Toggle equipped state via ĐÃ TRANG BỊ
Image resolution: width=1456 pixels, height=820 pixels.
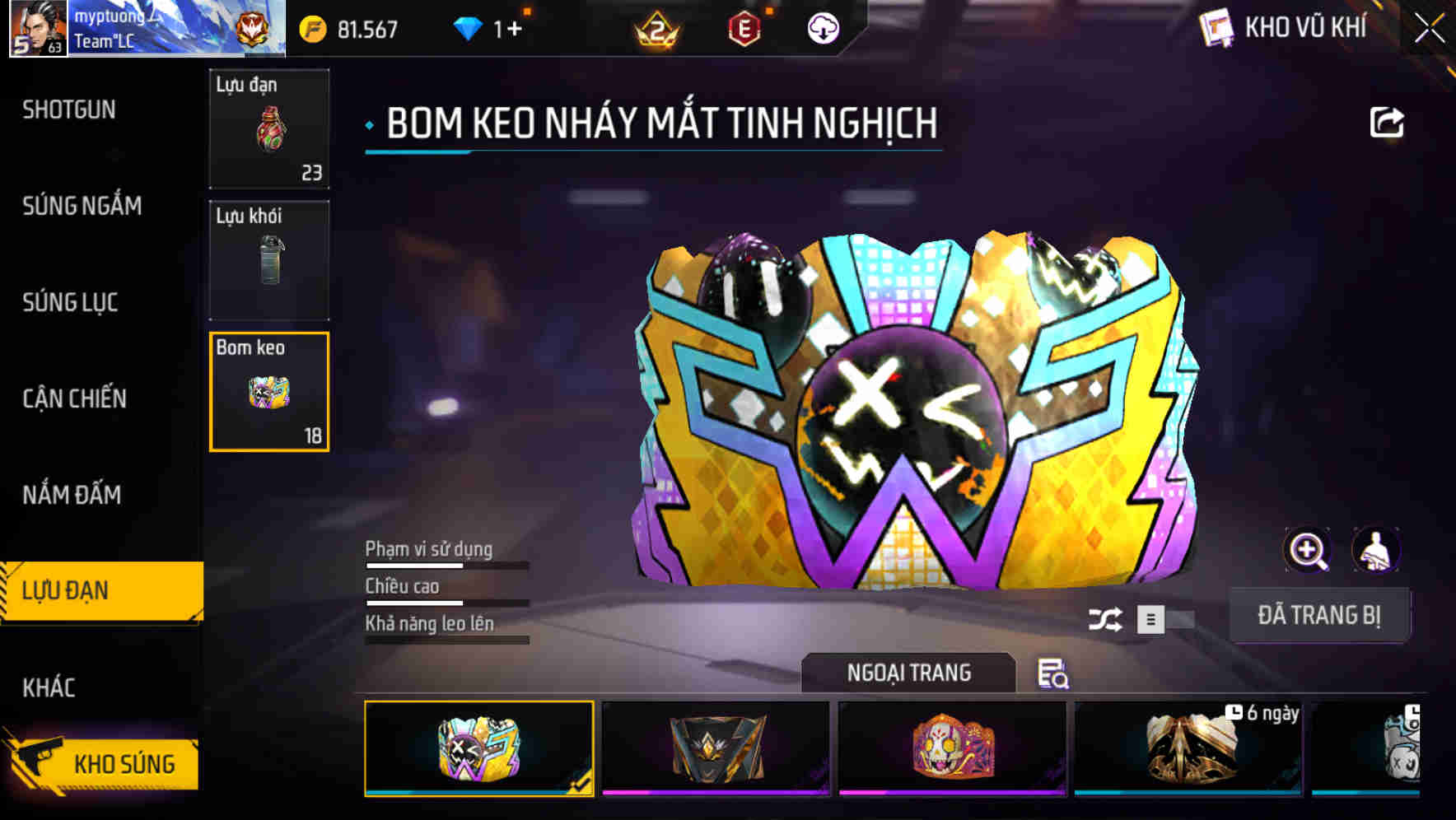point(1321,614)
